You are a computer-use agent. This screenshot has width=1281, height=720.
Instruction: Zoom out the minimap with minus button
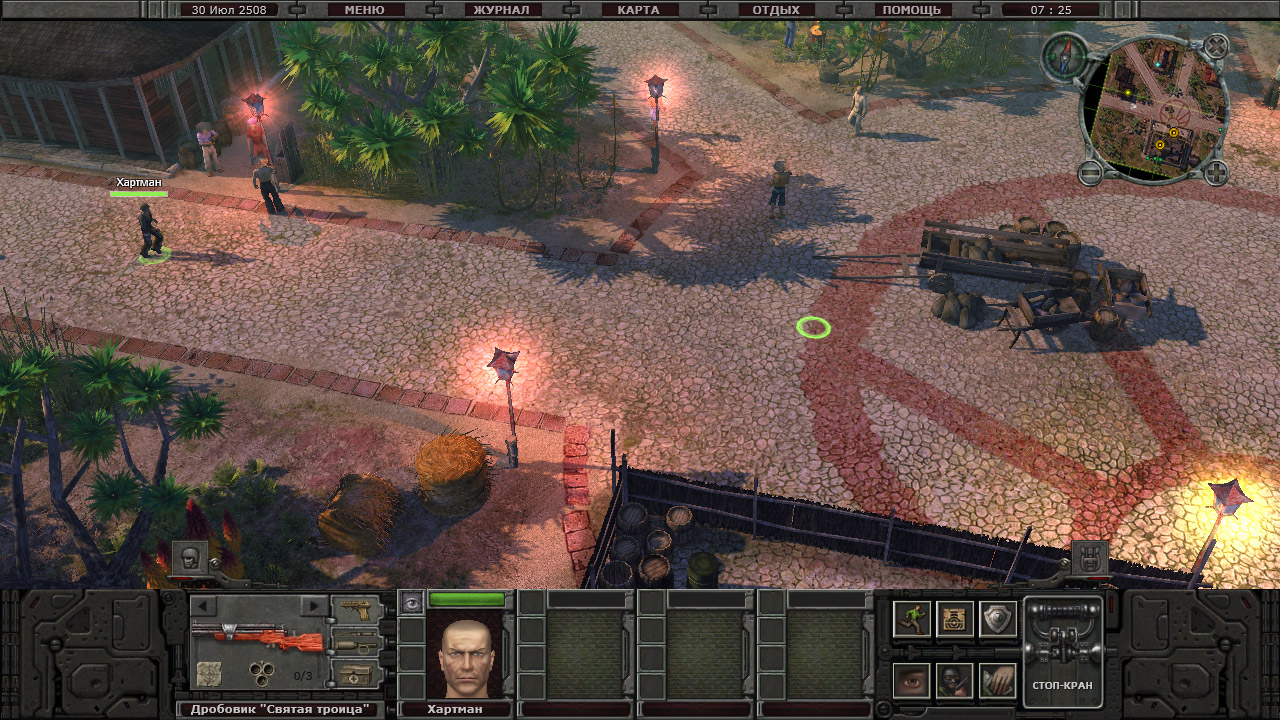(1090, 173)
